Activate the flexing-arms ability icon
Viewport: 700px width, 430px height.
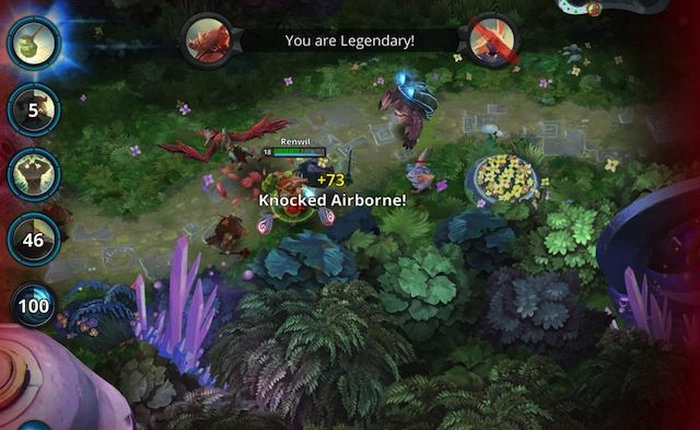[x=34, y=174]
